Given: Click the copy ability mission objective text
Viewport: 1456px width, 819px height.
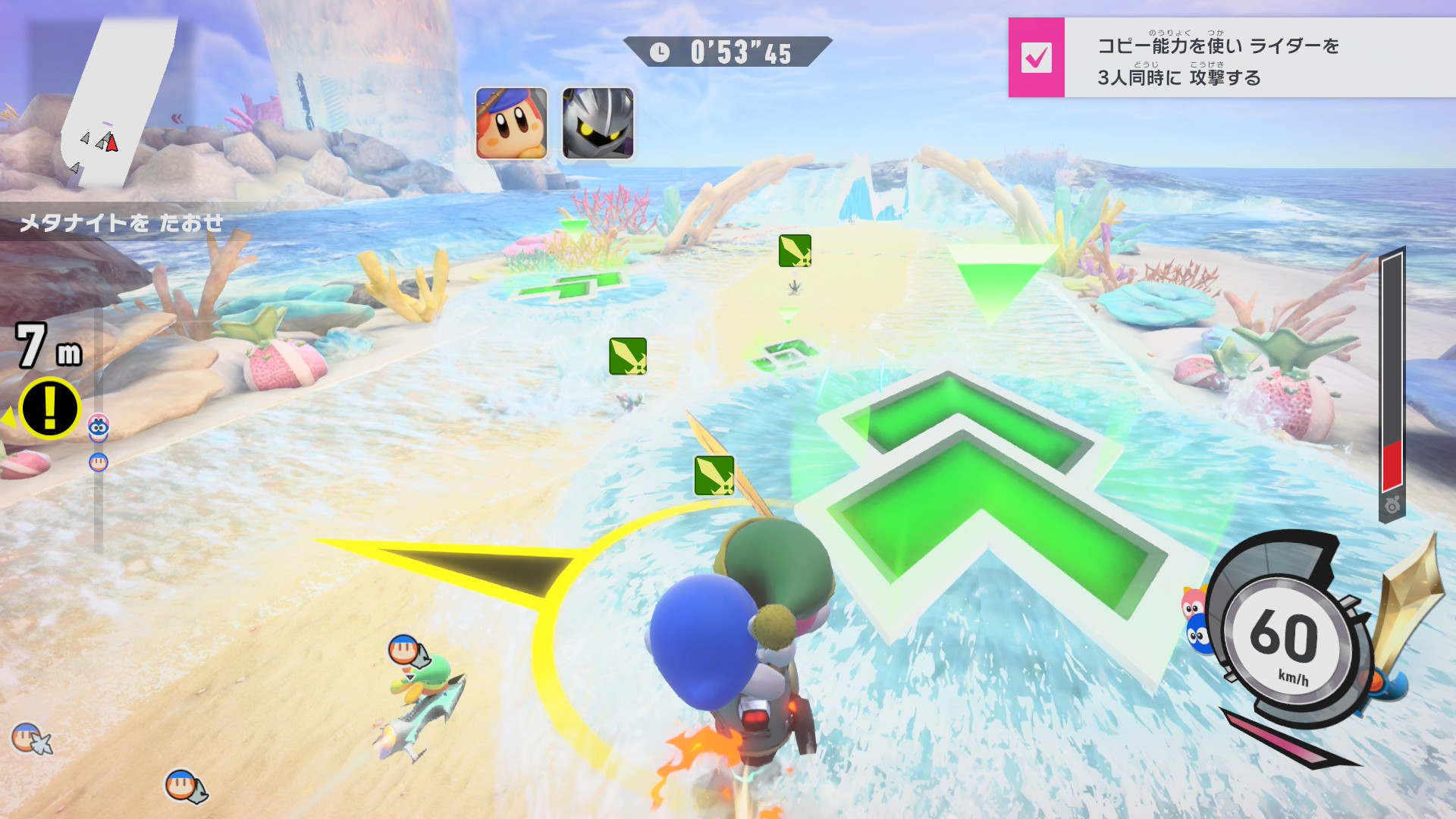Looking at the screenshot, I should pos(1218,61).
